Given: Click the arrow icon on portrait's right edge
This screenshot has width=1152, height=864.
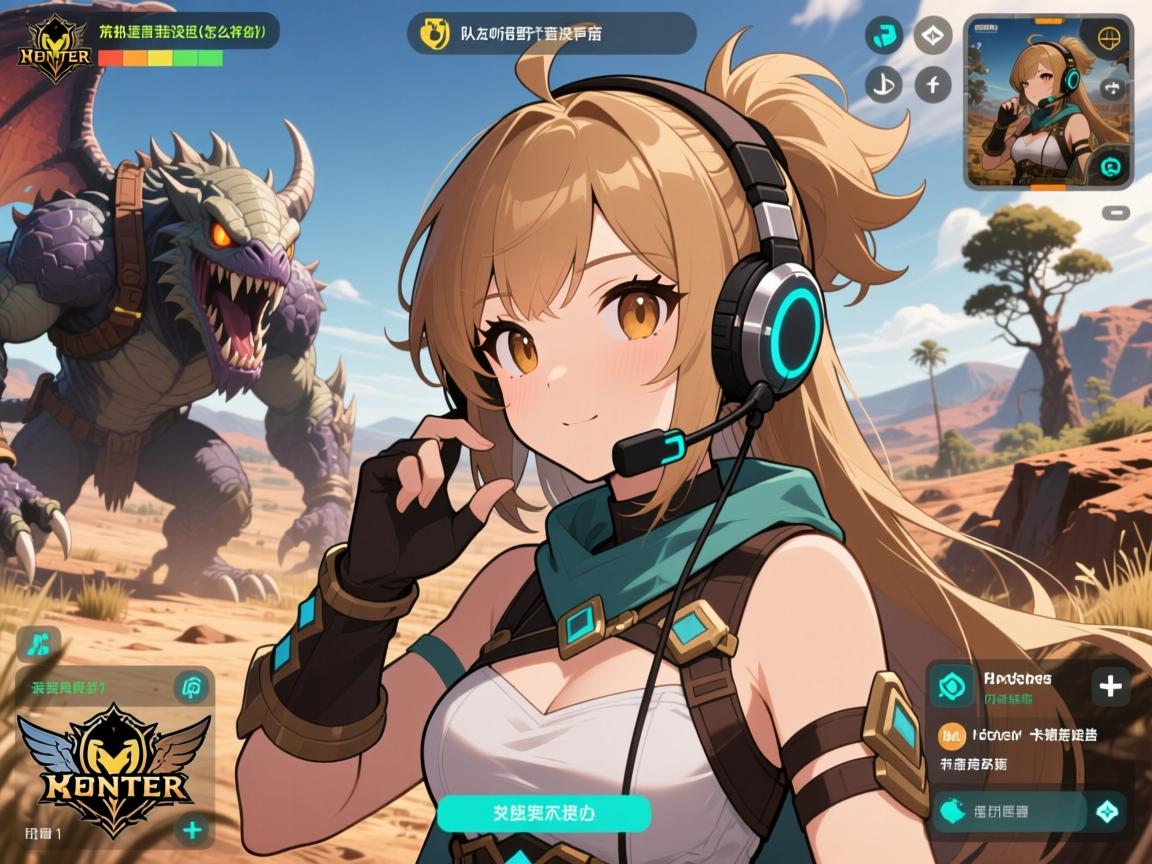Looking at the screenshot, I should point(1111,88).
